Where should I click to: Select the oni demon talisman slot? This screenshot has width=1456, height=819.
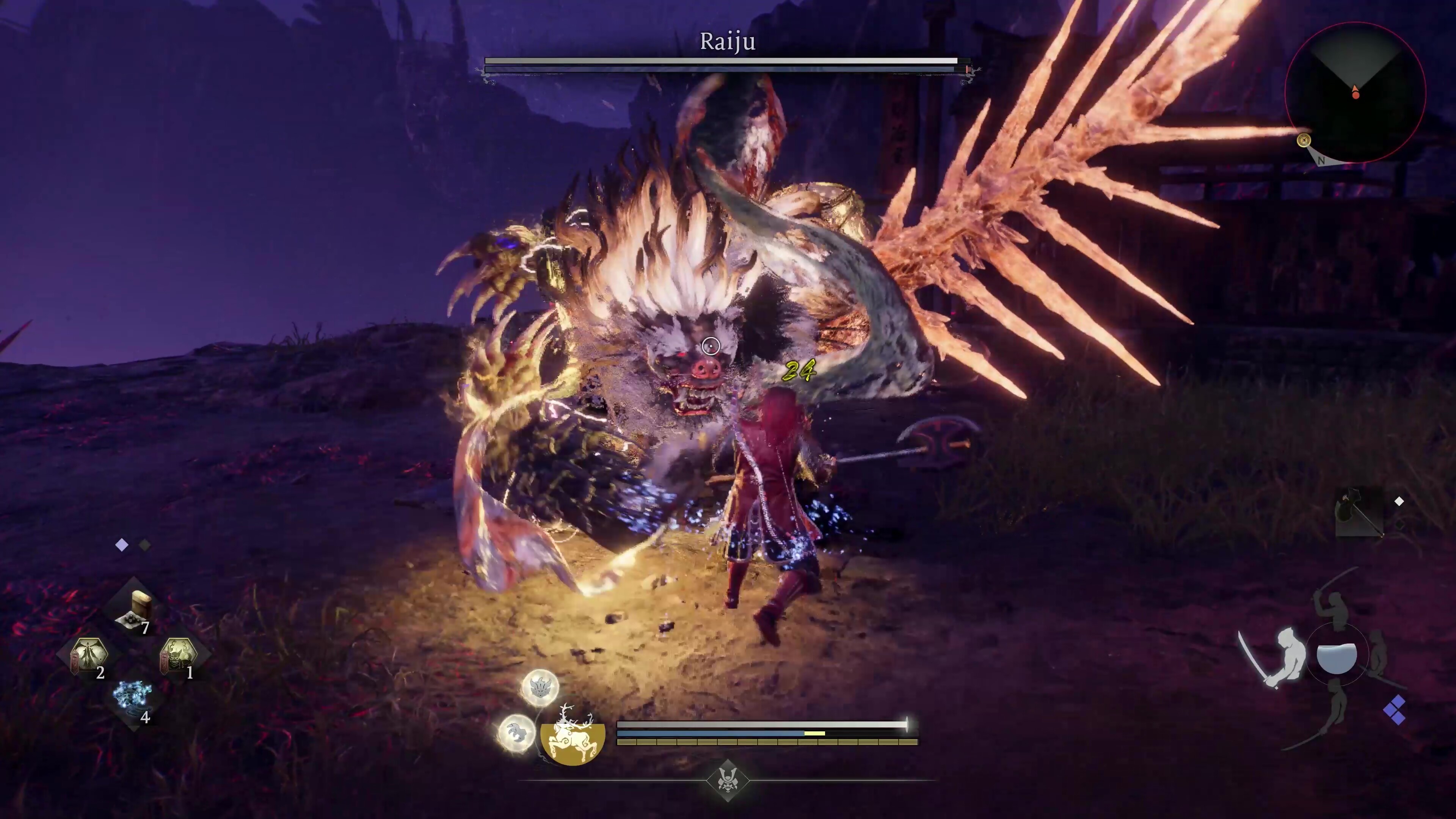179,656
